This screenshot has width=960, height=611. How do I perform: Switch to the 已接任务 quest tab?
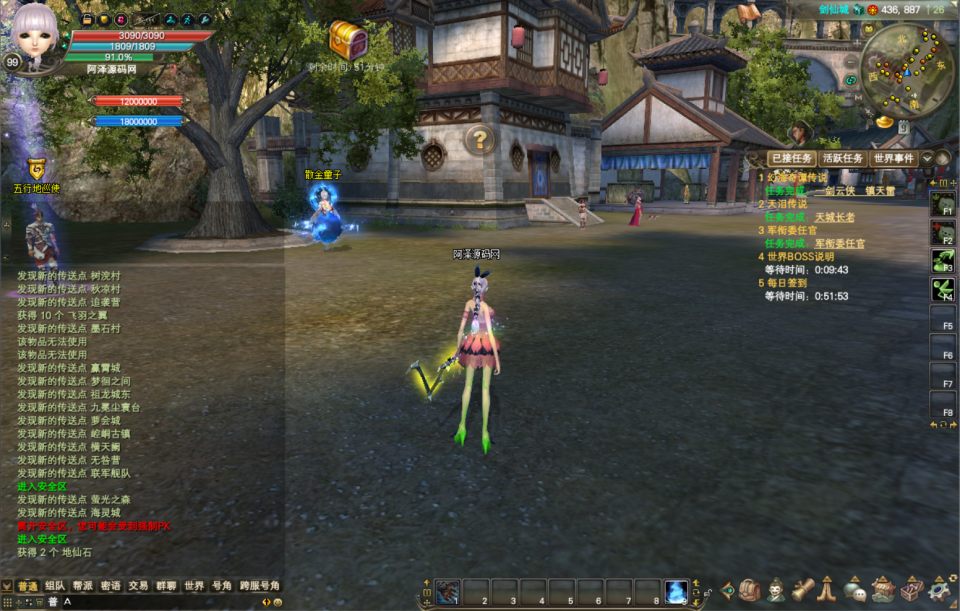pyautogui.click(x=790, y=159)
